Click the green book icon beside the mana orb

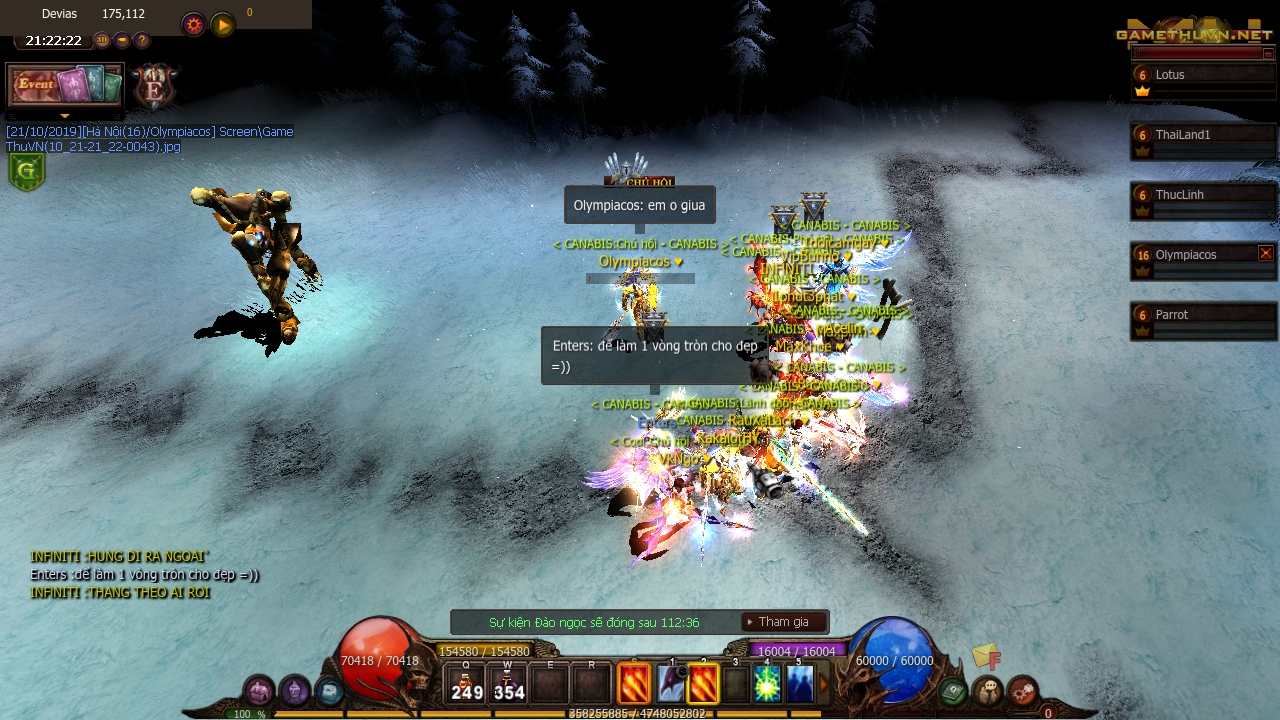tap(952, 689)
